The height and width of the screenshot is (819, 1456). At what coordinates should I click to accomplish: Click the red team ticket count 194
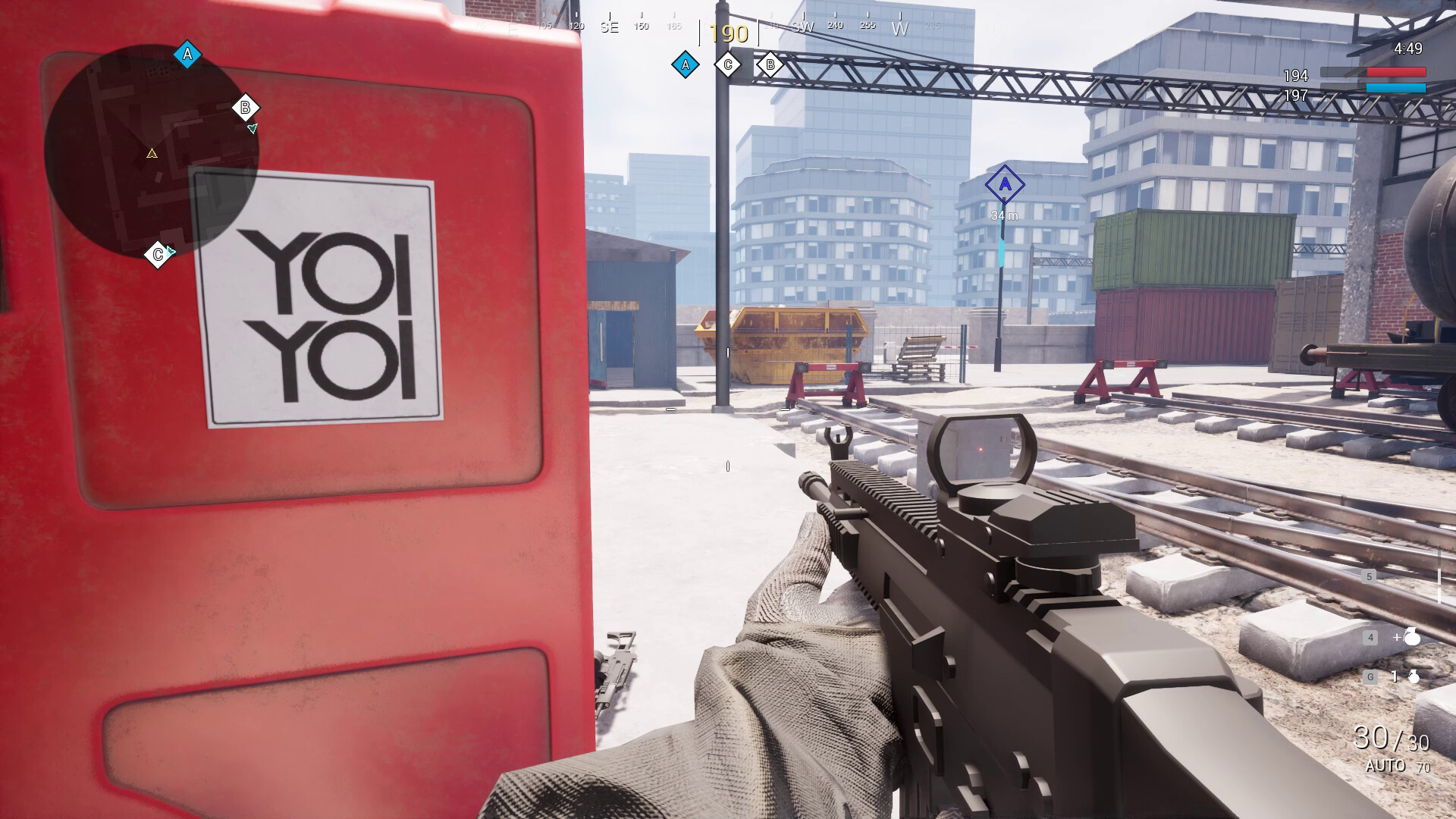click(1296, 75)
